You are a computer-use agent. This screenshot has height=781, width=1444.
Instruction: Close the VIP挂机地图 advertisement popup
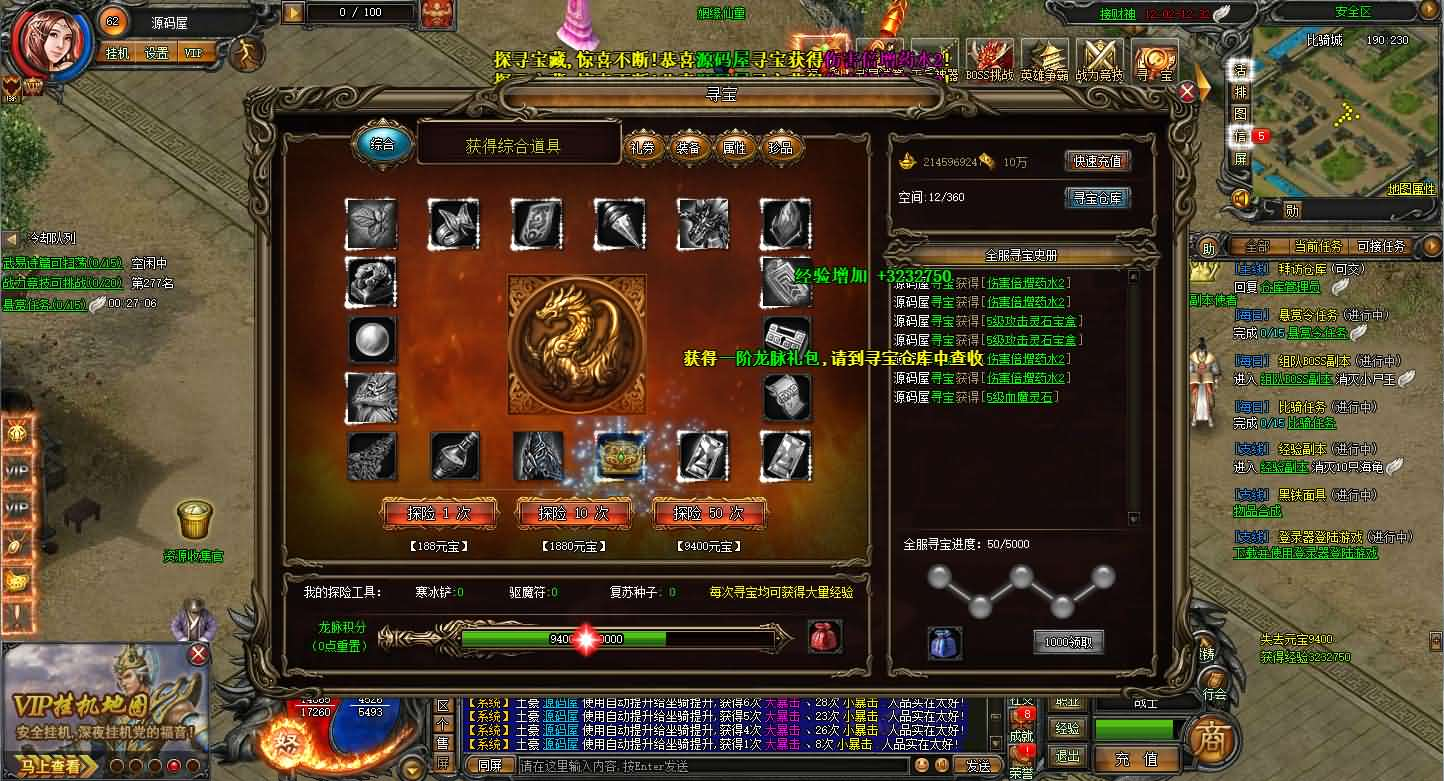pos(199,654)
